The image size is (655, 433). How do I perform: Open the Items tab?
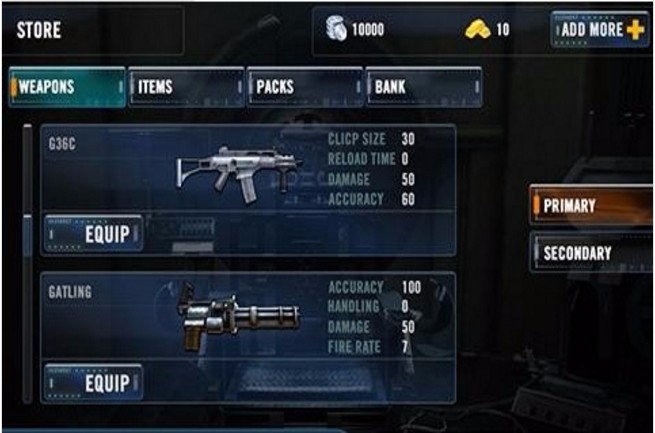tap(186, 87)
